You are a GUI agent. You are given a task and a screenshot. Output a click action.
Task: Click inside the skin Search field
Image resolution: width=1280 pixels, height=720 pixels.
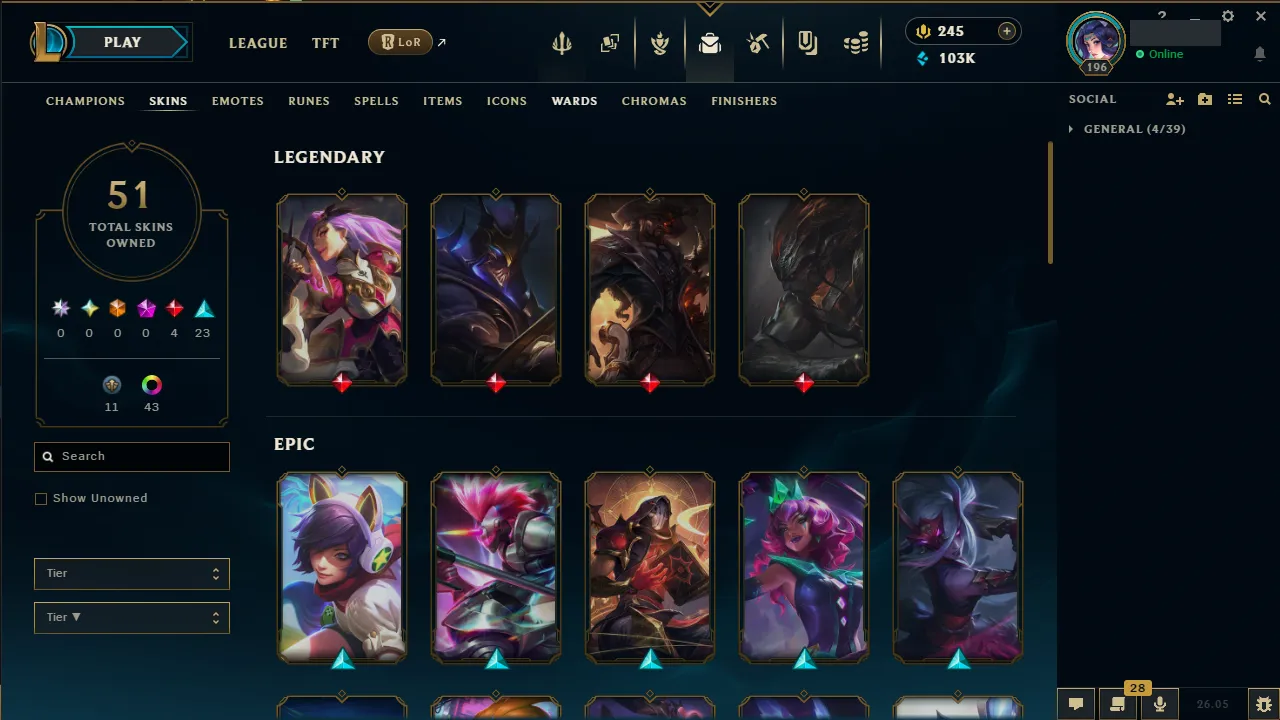click(x=131, y=457)
